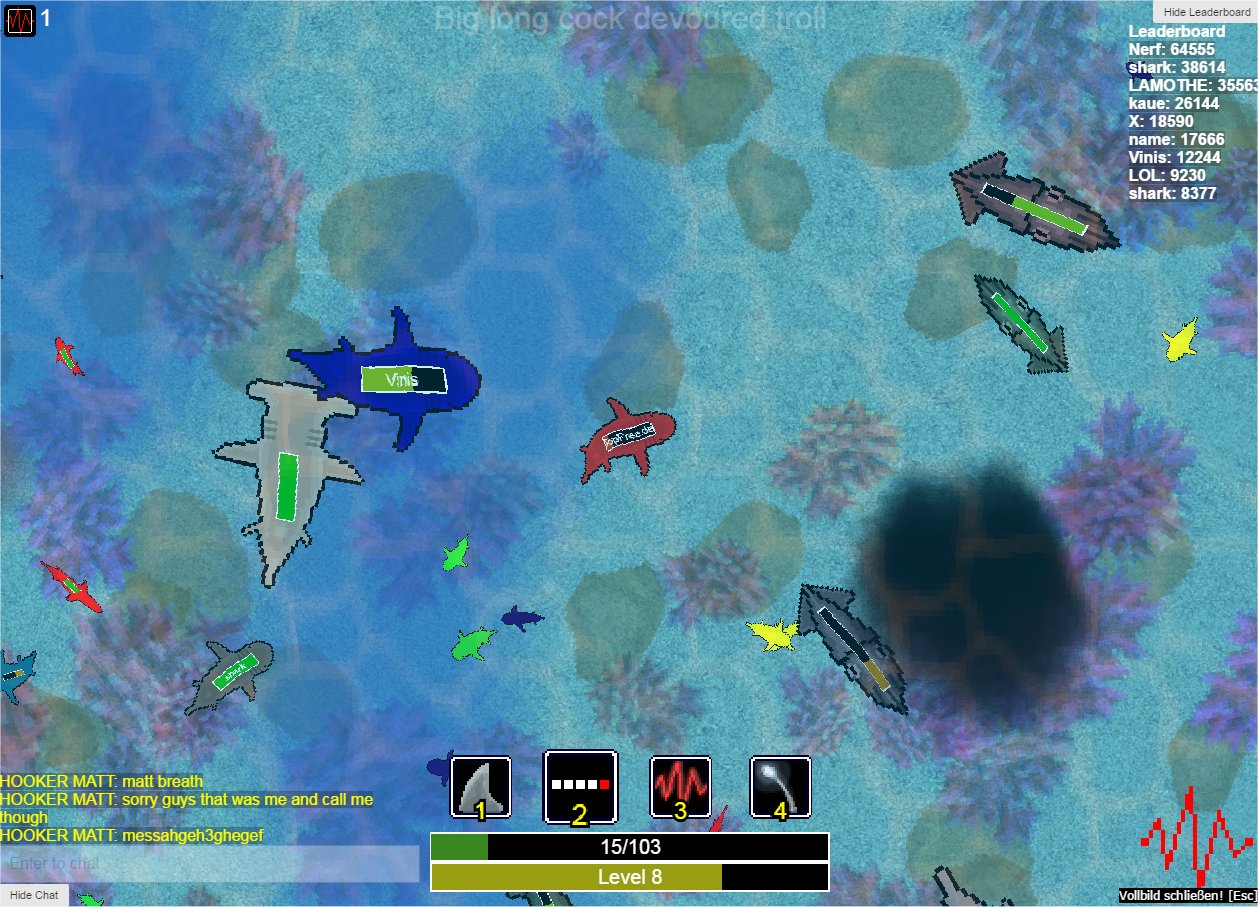Focus the Enter to chat field
The height and width of the screenshot is (907, 1258).
[x=210, y=863]
